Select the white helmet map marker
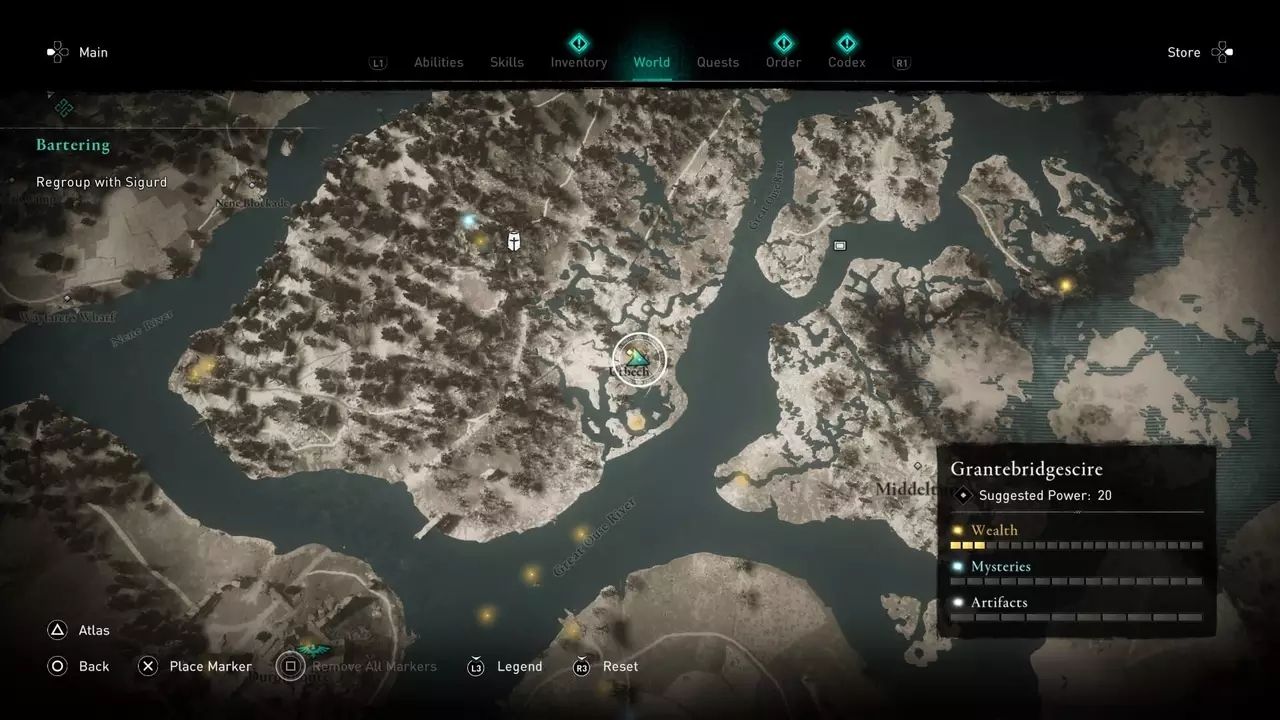Screen dimensions: 1280x720 pyautogui.click(x=514, y=240)
